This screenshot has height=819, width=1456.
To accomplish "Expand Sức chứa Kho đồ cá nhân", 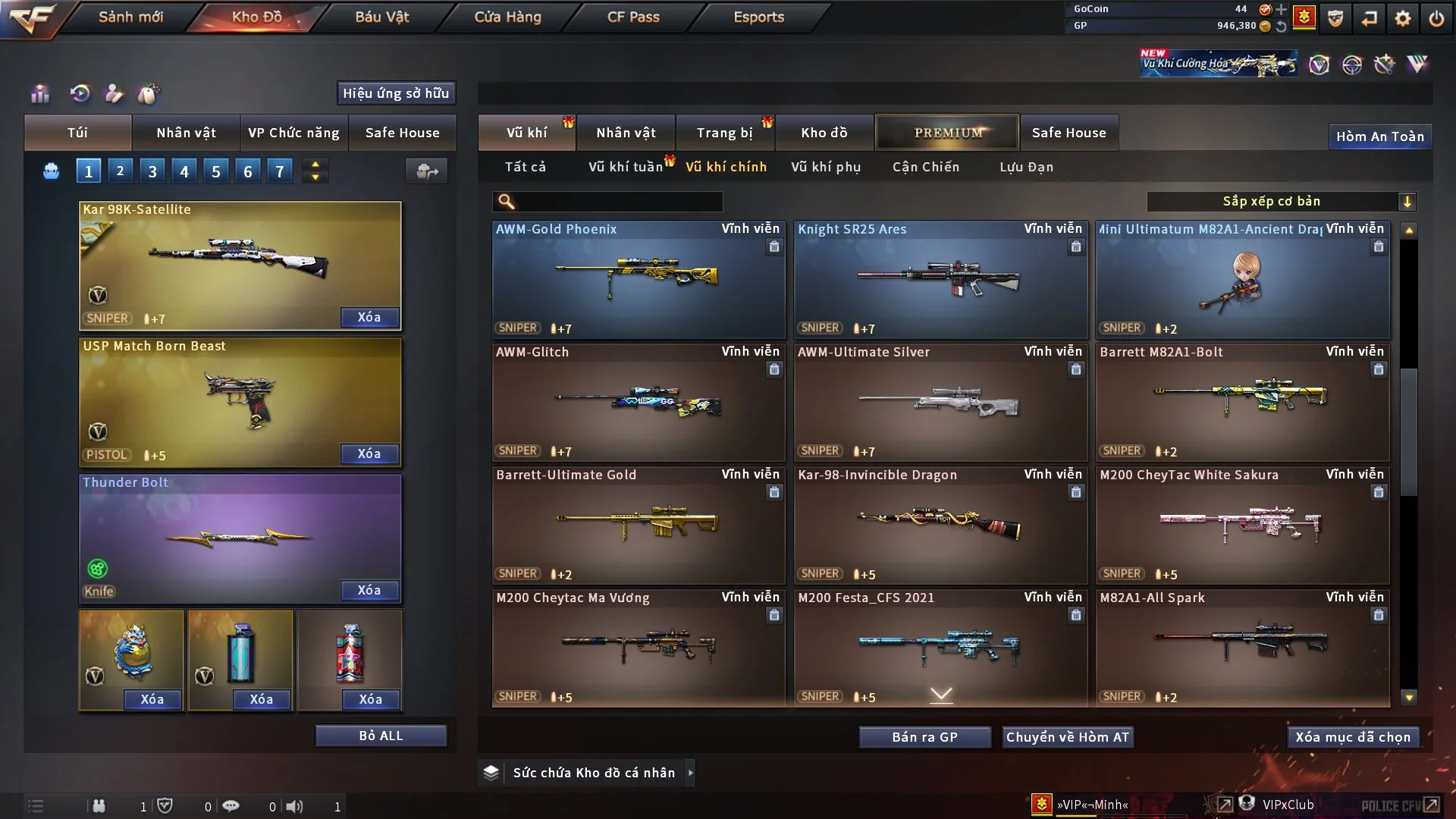I will pos(690,773).
